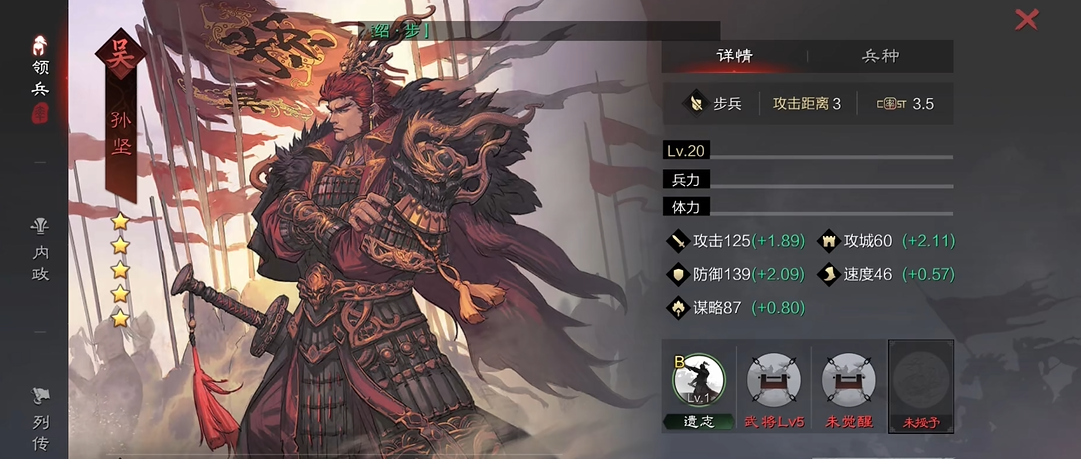
Task: Open the 列传 sidebar section
Action: 40,420
